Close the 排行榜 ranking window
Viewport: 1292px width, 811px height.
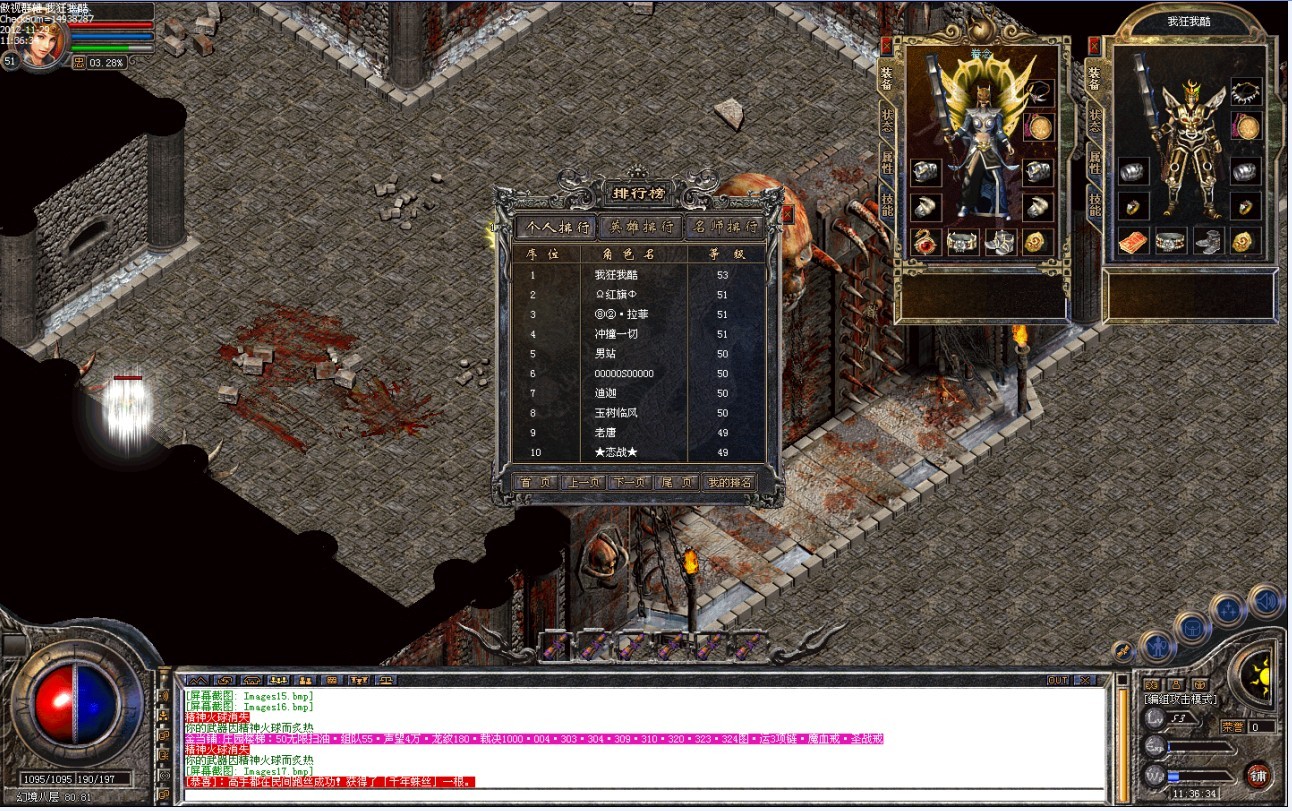(787, 213)
